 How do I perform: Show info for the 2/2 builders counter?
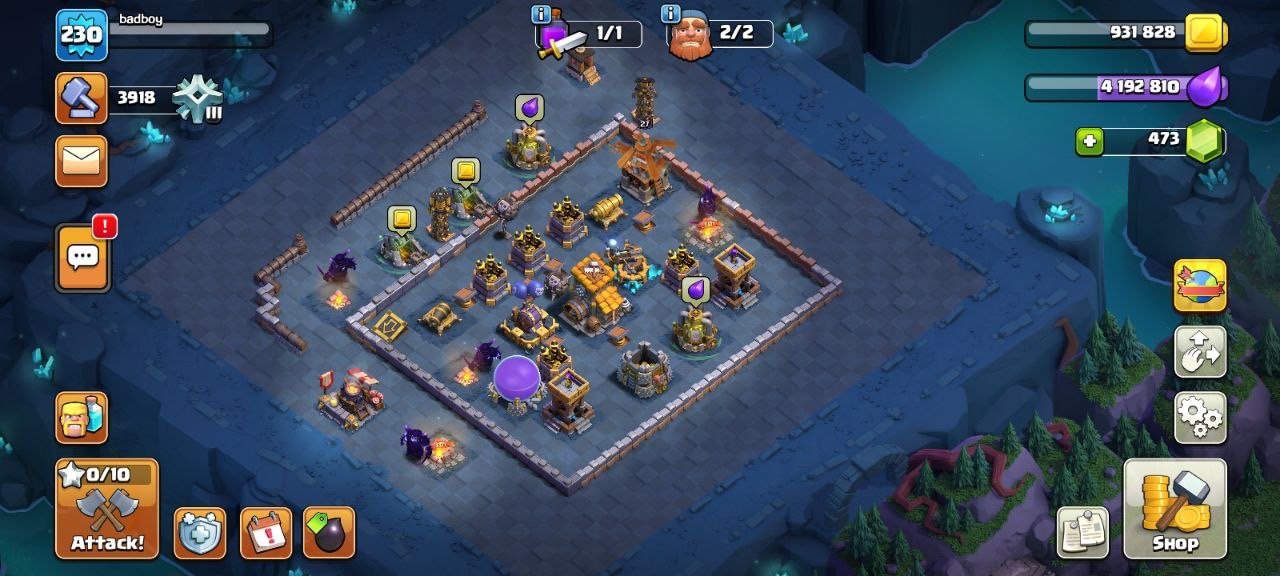tap(670, 14)
